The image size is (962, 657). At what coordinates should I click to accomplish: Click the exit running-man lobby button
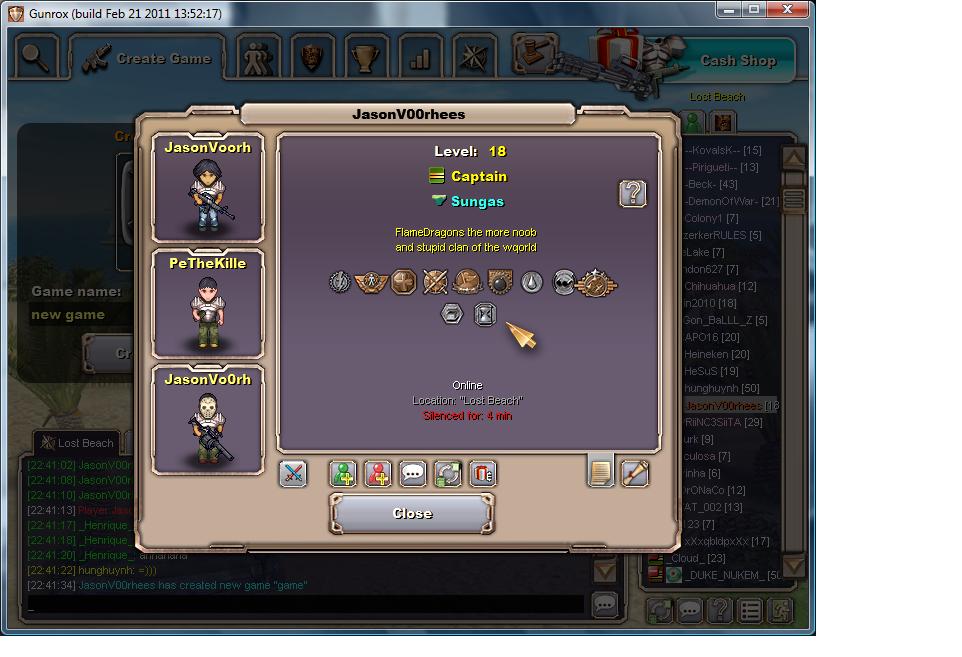[x=780, y=609]
